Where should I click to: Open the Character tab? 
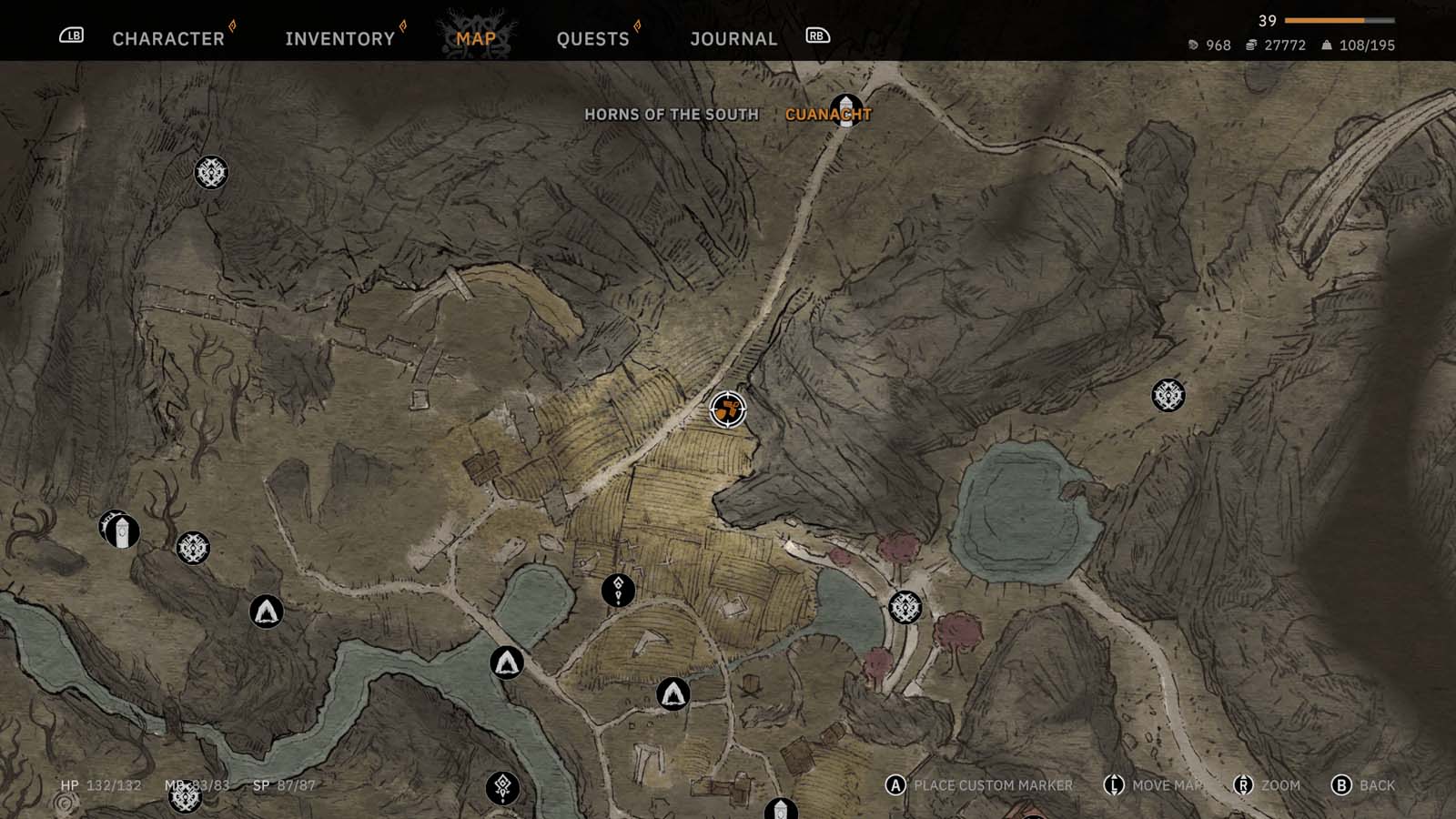(x=168, y=38)
